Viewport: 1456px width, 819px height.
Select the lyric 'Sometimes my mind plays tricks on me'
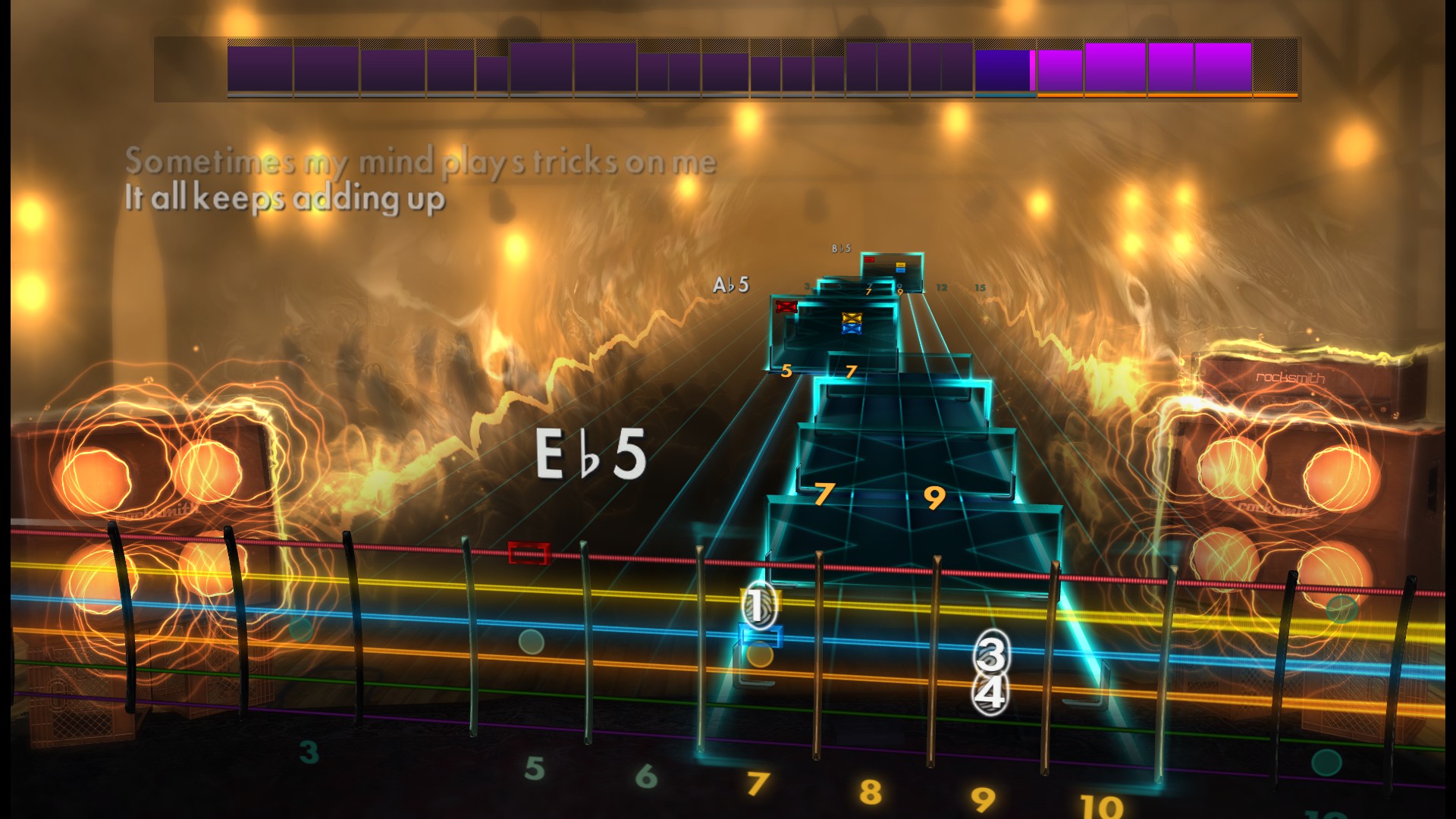coord(421,160)
